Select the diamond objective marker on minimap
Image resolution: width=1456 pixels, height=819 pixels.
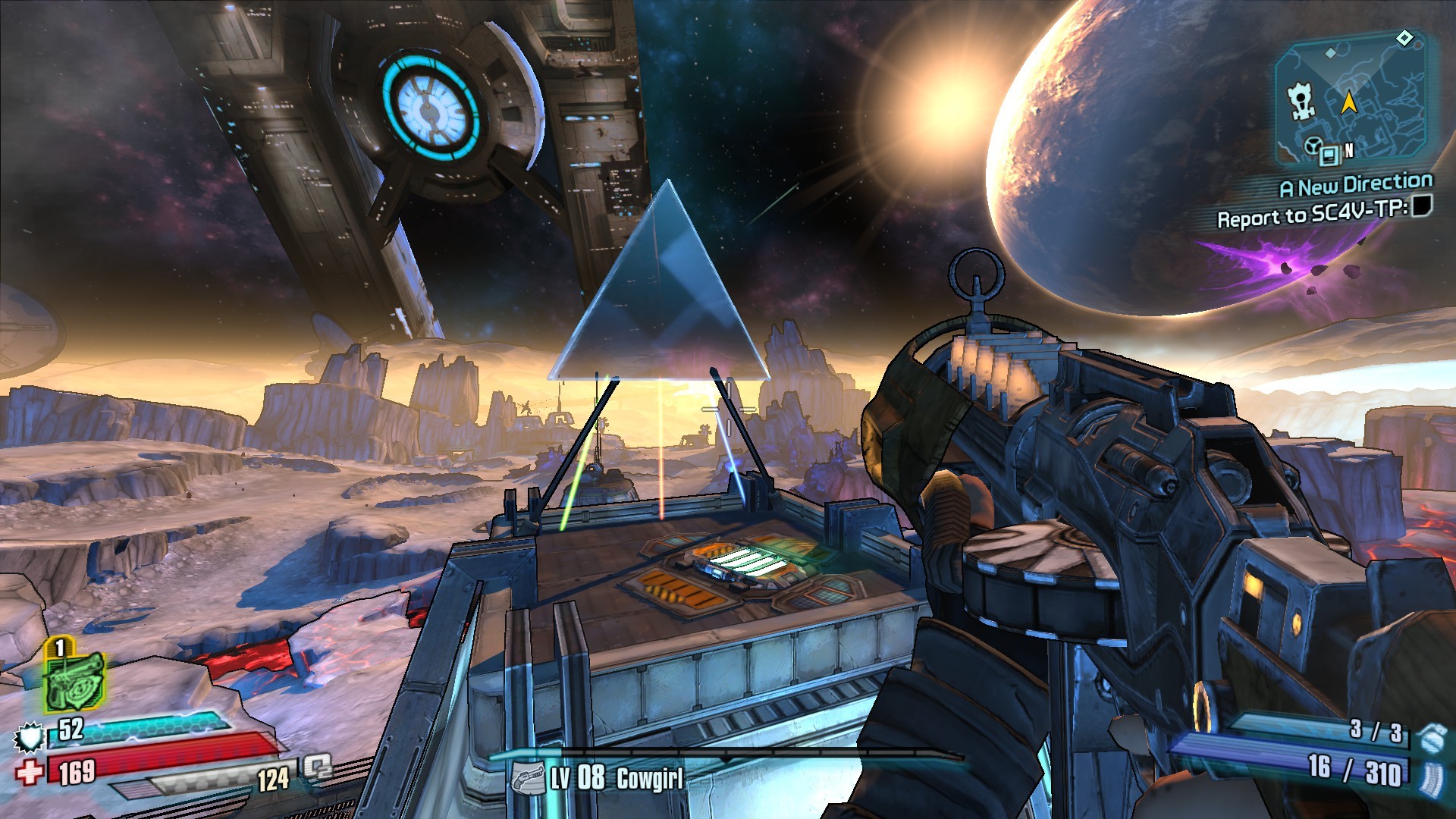tap(1404, 38)
